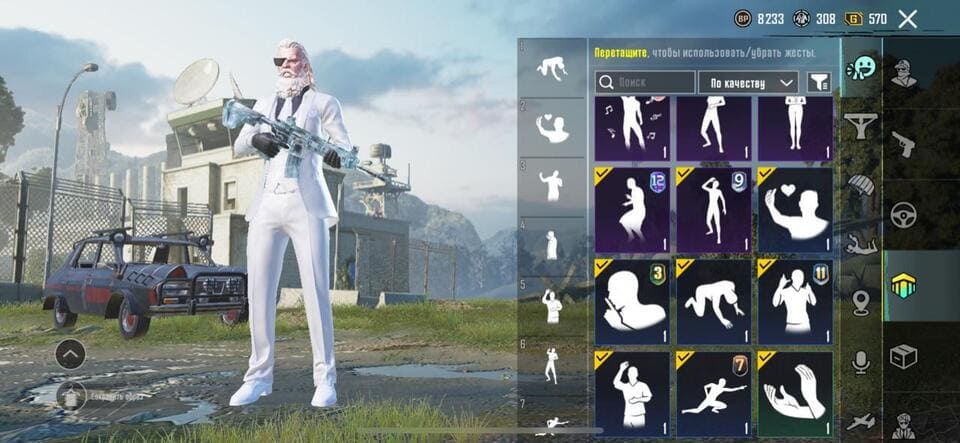Open the microphone voice category tab
Image resolution: width=960 pixels, height=443 pixels.
click(860, 362)
